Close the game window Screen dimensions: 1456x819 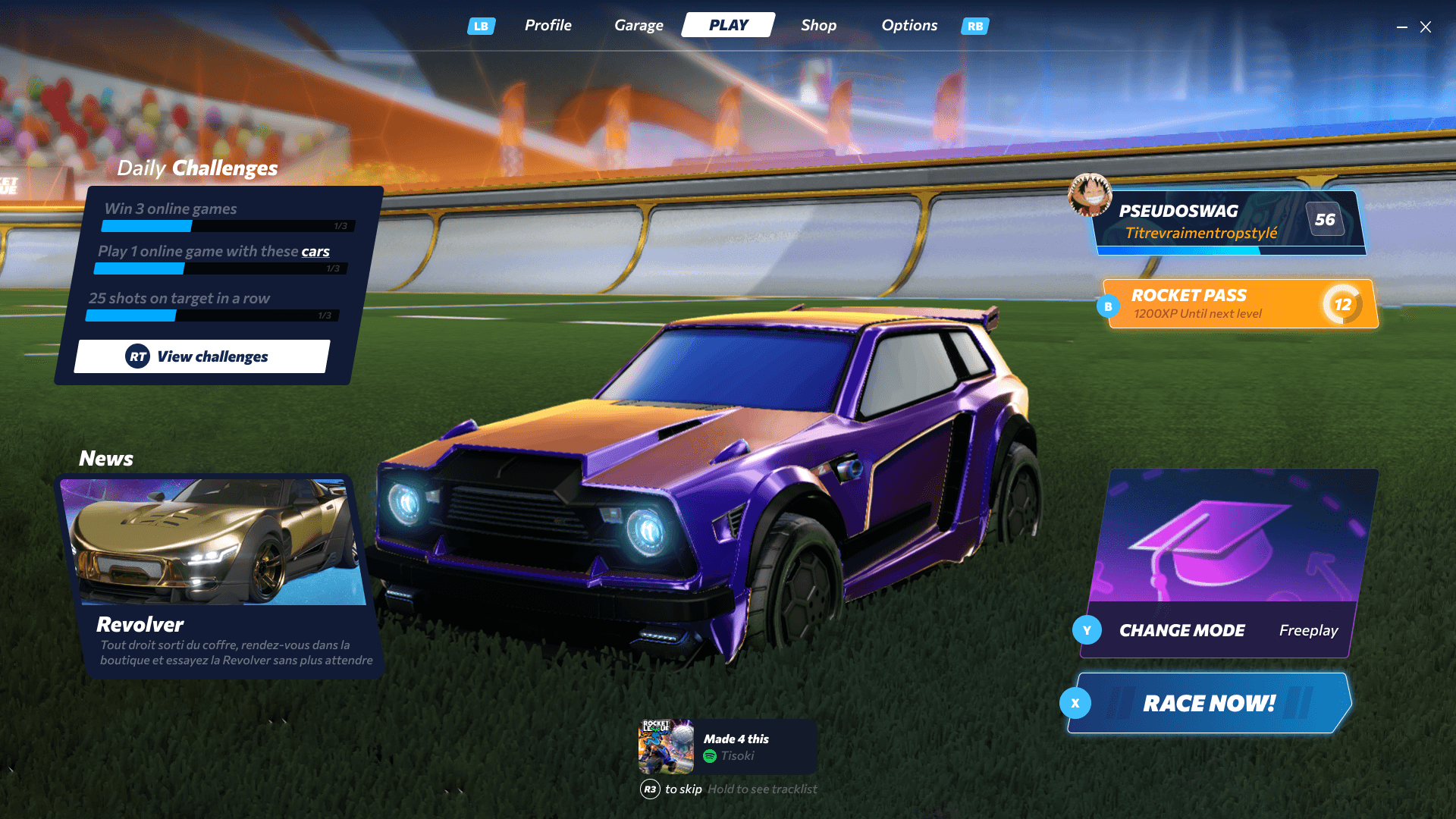(1426, 27)
